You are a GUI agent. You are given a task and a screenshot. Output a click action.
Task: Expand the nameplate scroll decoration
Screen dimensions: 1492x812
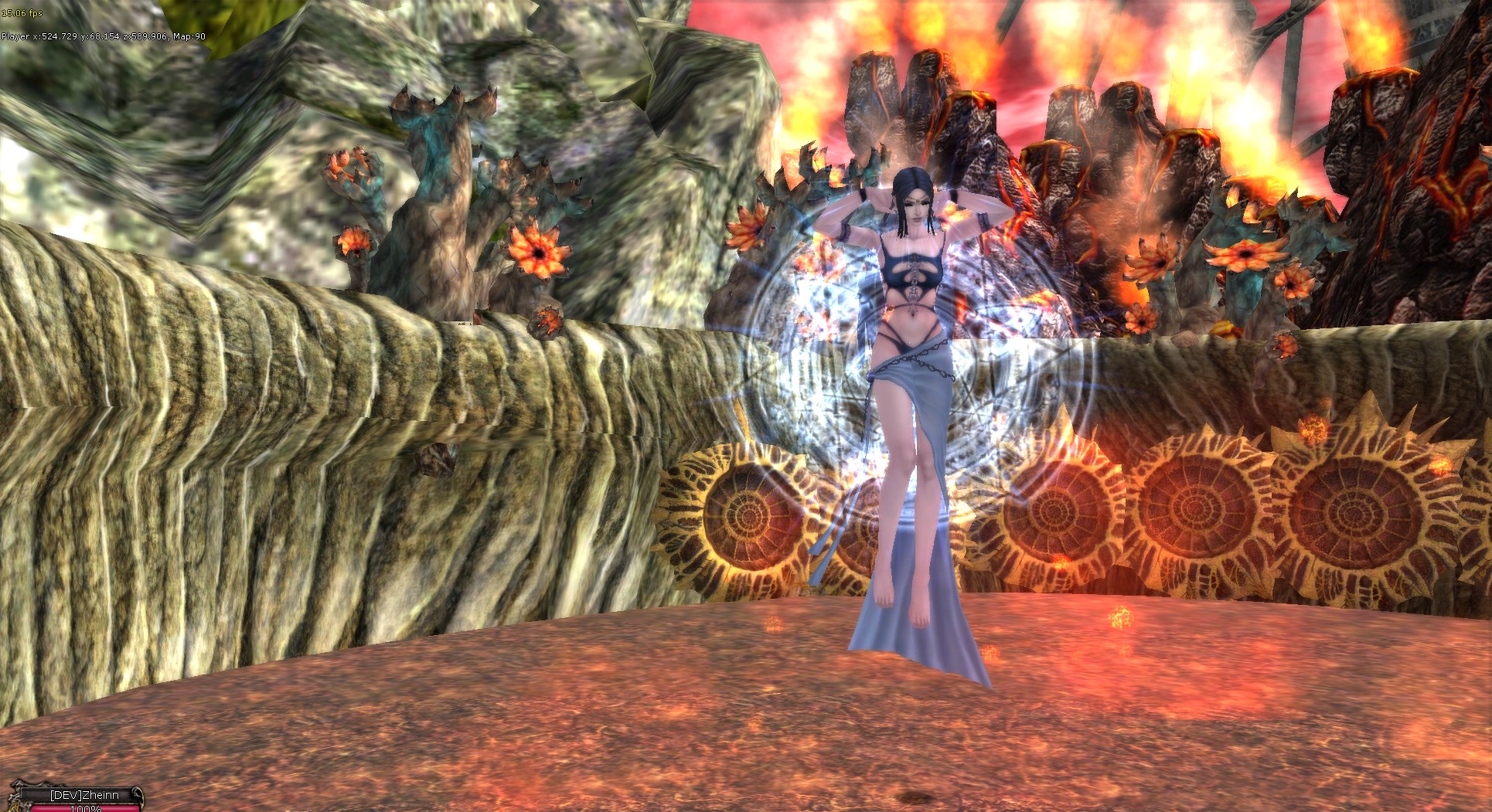pyautogui.click(x=139, y=796)
